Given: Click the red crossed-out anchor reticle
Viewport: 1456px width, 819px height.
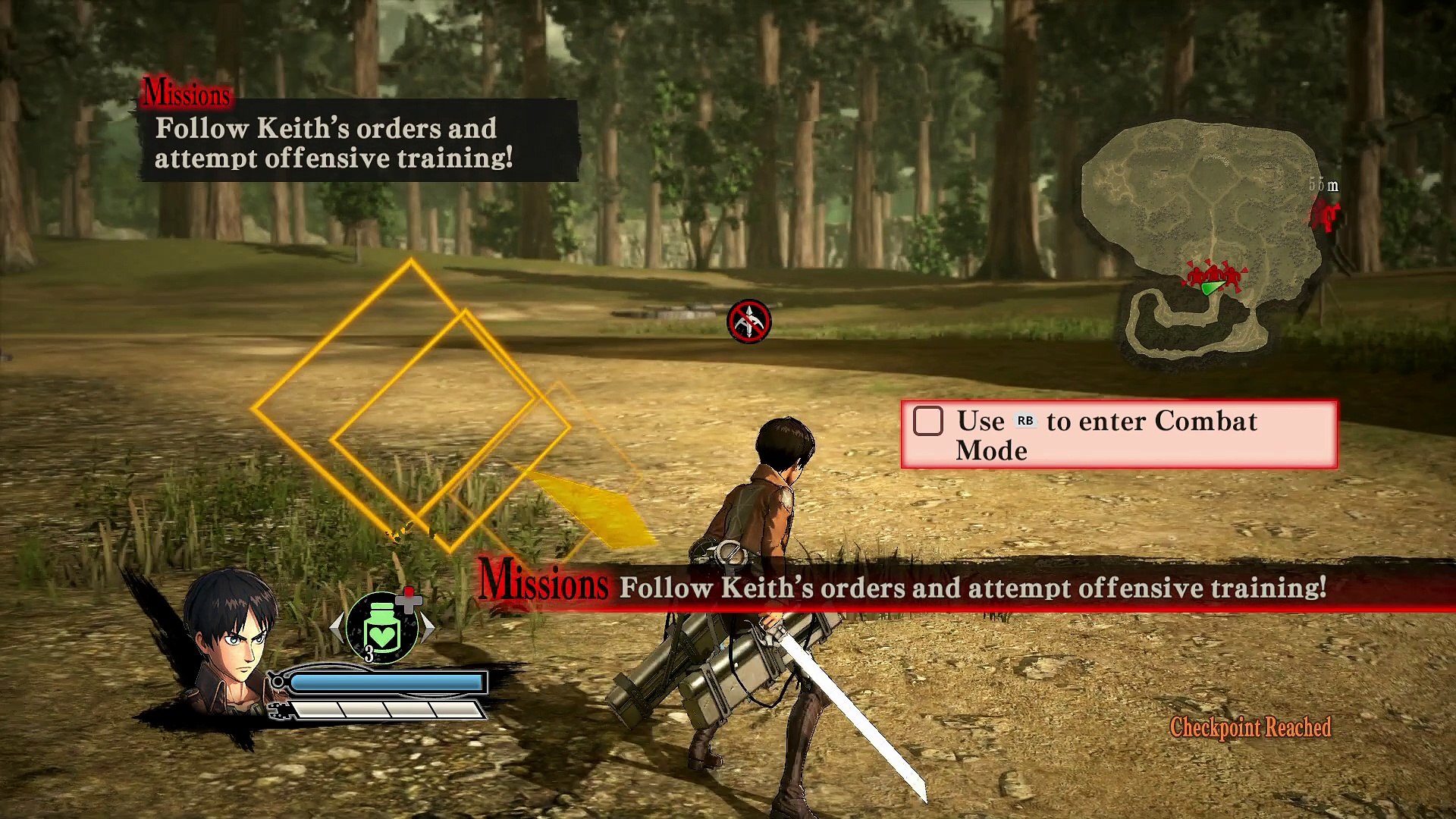Looking at the screenshot, I should 749,322.
